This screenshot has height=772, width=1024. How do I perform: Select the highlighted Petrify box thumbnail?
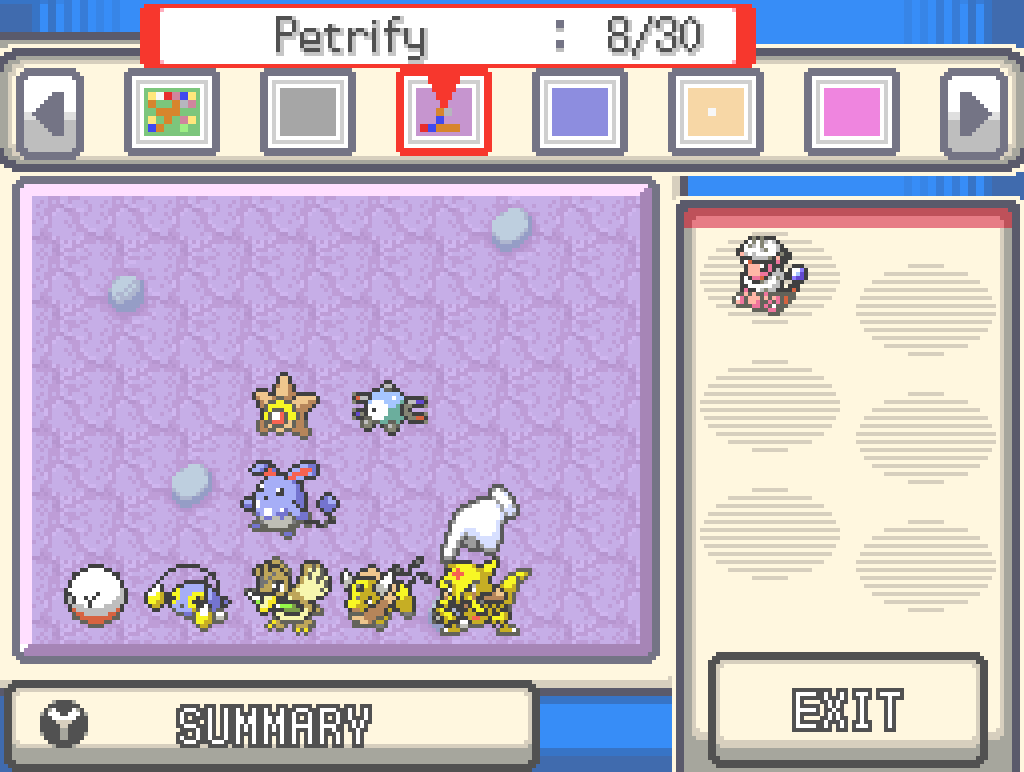pyautogui.click(x=444, y=112)
